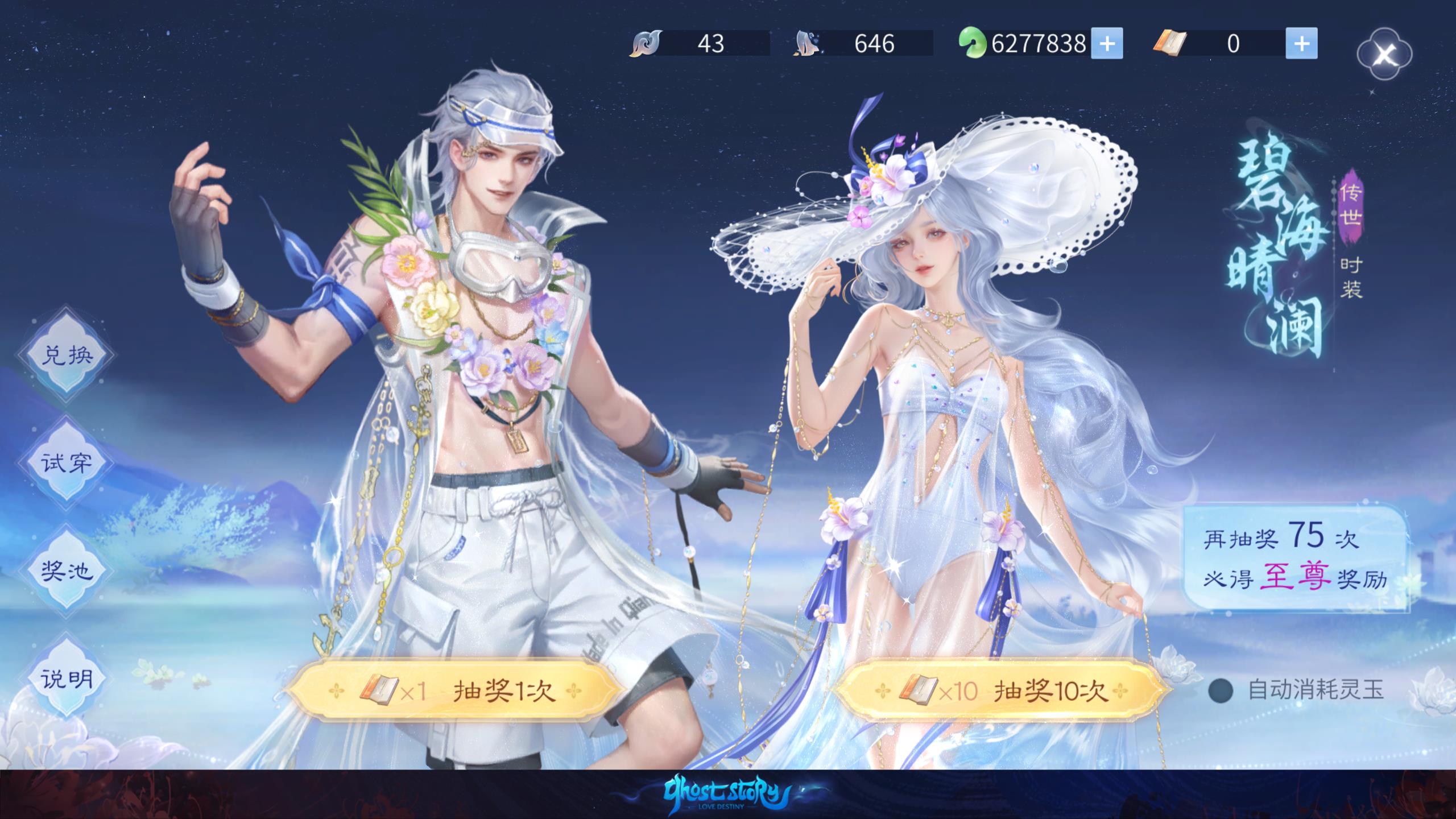View the 奖池 prize pool
This screenshot has height=819, width=1456.
click(x=66, y=570)
